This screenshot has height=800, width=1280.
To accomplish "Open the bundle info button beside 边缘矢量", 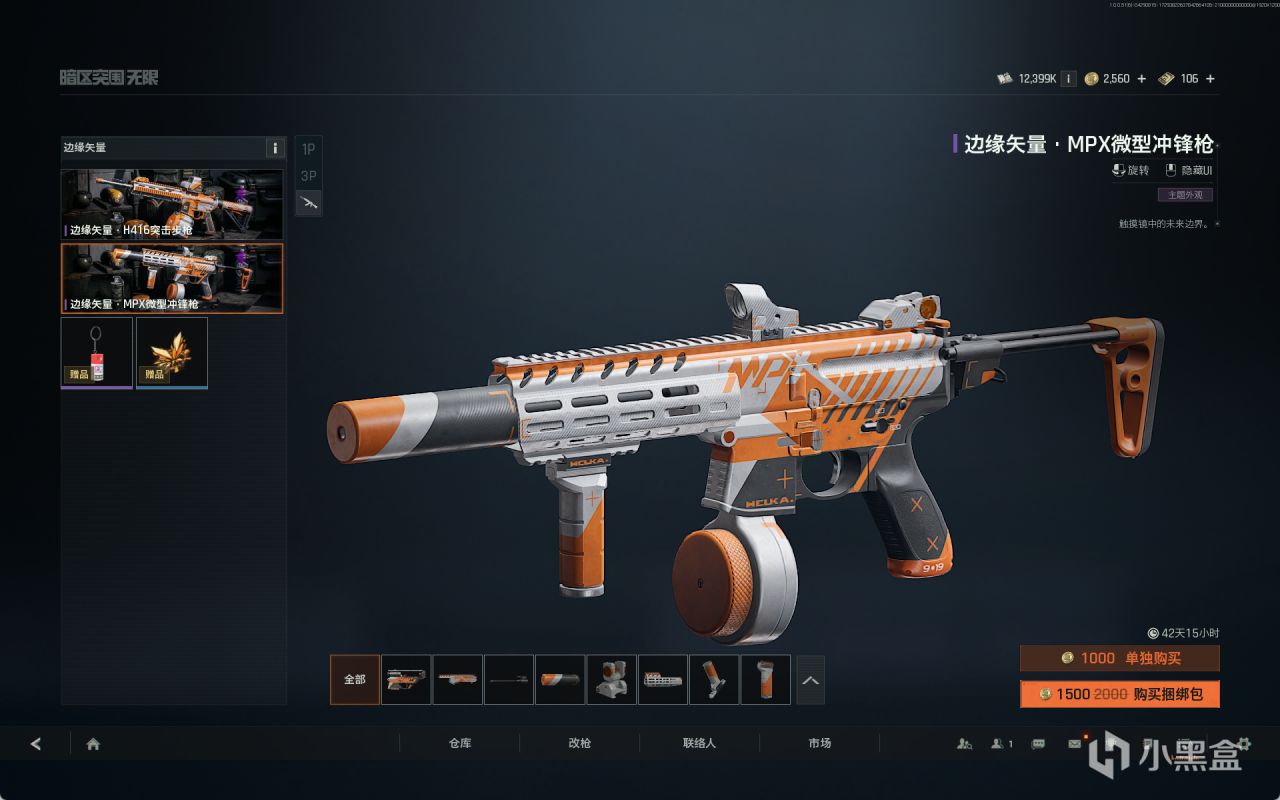I will 275,148.
